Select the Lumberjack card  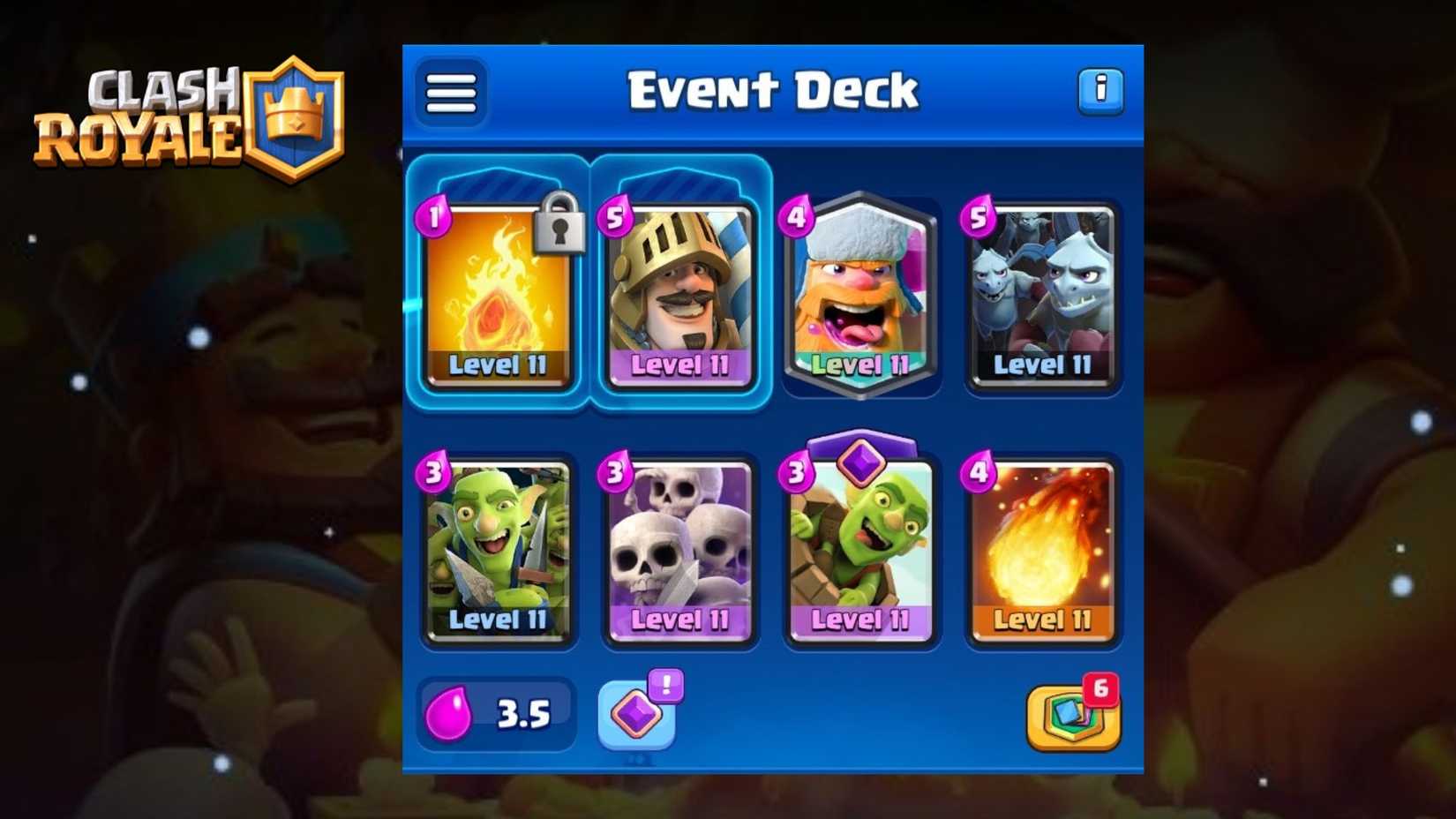(860, 296)
